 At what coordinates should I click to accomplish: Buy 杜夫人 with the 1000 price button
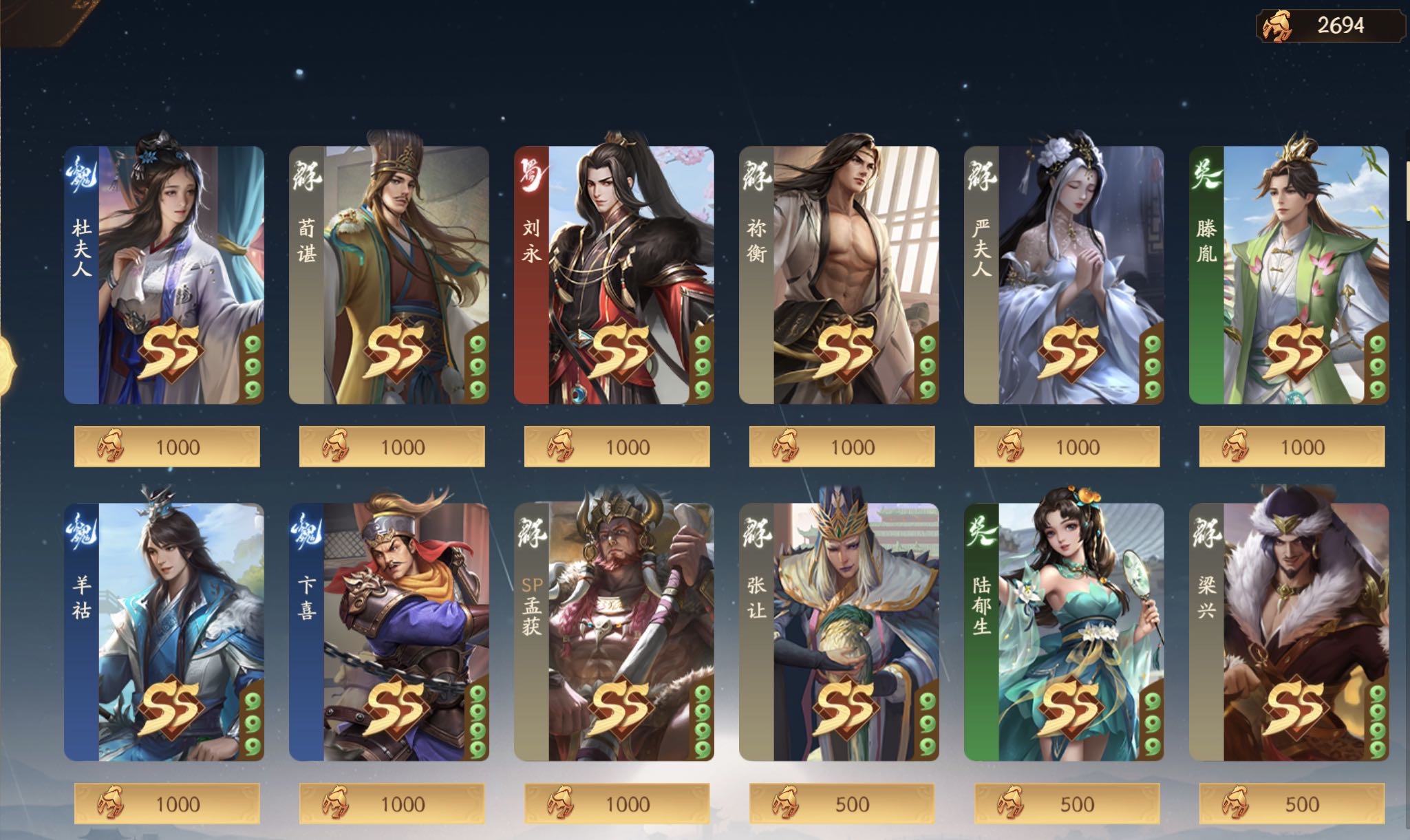point(167,446)
